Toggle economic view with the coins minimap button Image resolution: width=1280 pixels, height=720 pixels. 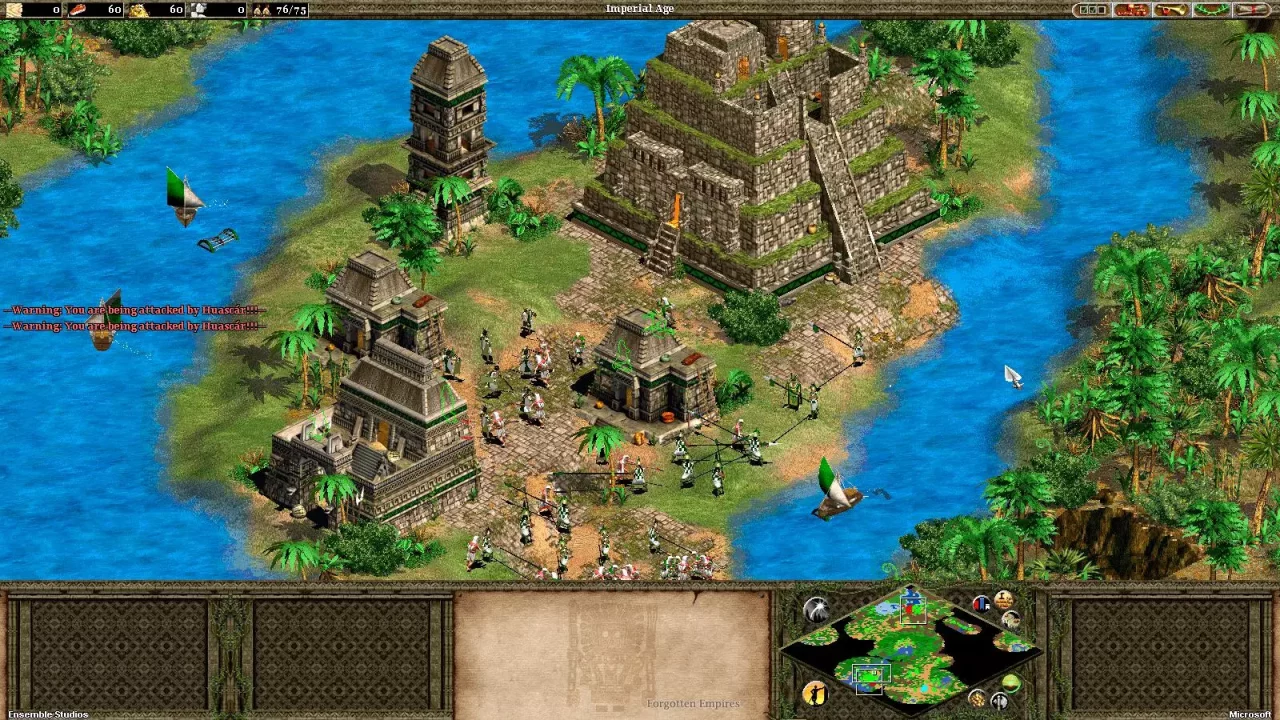point(977,697)
